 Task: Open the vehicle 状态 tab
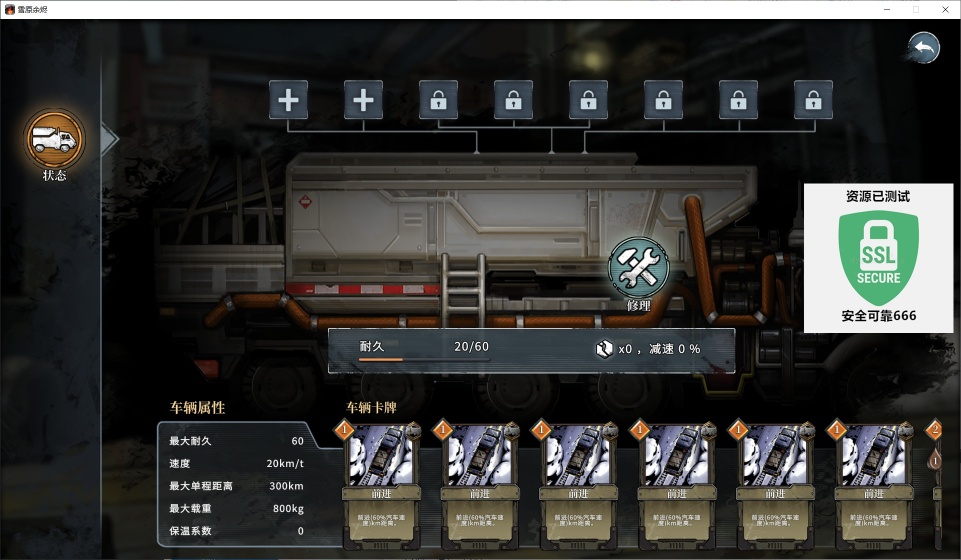pos(55,141)
